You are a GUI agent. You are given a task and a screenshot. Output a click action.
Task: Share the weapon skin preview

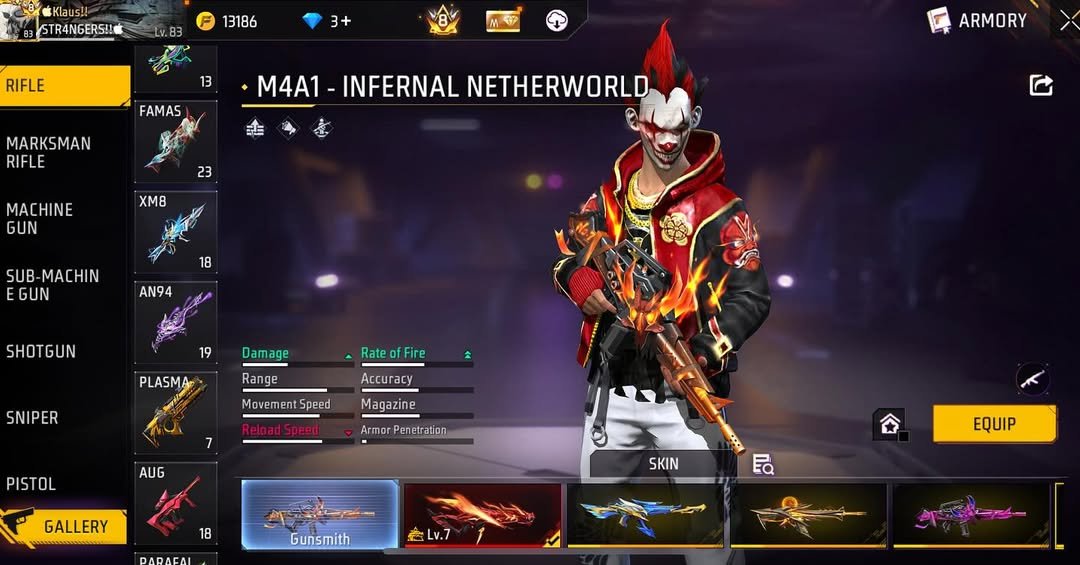[x=1041, y=86]
